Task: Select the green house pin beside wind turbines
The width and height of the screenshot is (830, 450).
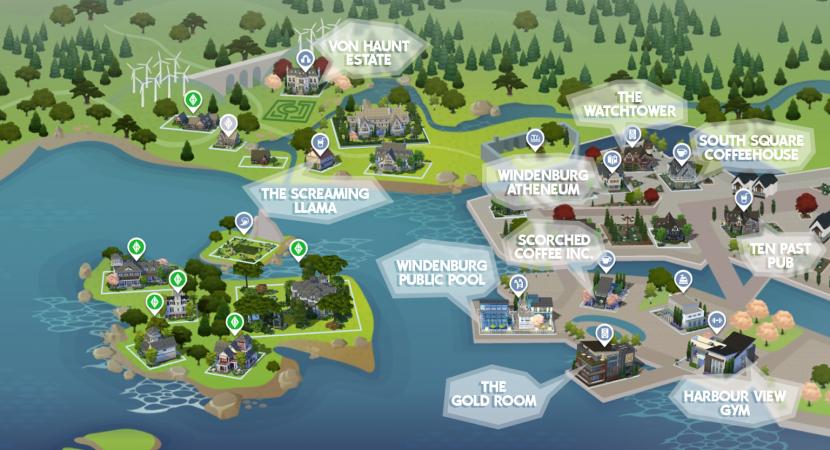Action: tap(192, 100)
